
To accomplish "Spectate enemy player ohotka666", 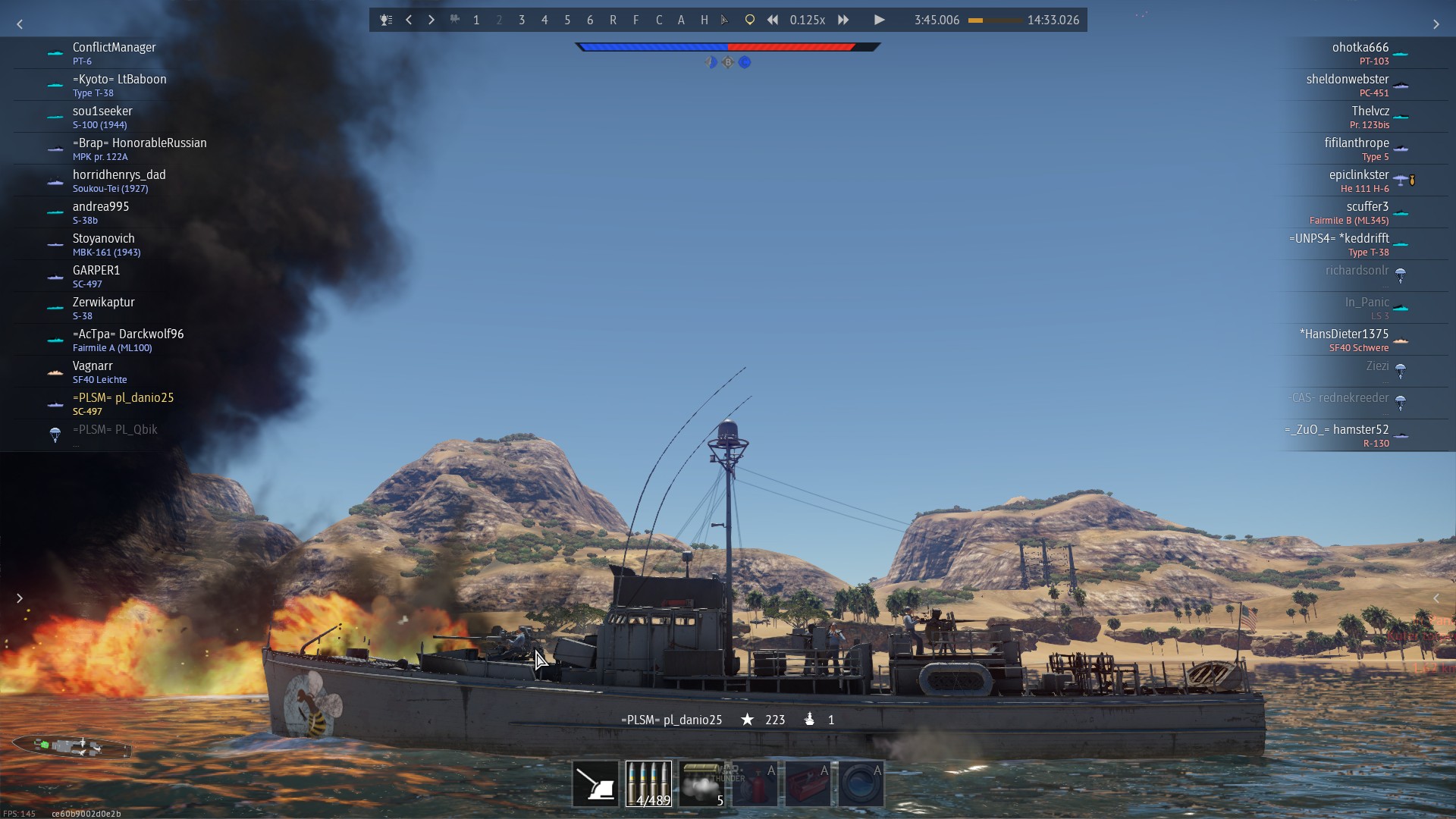I will (1360, 53).
